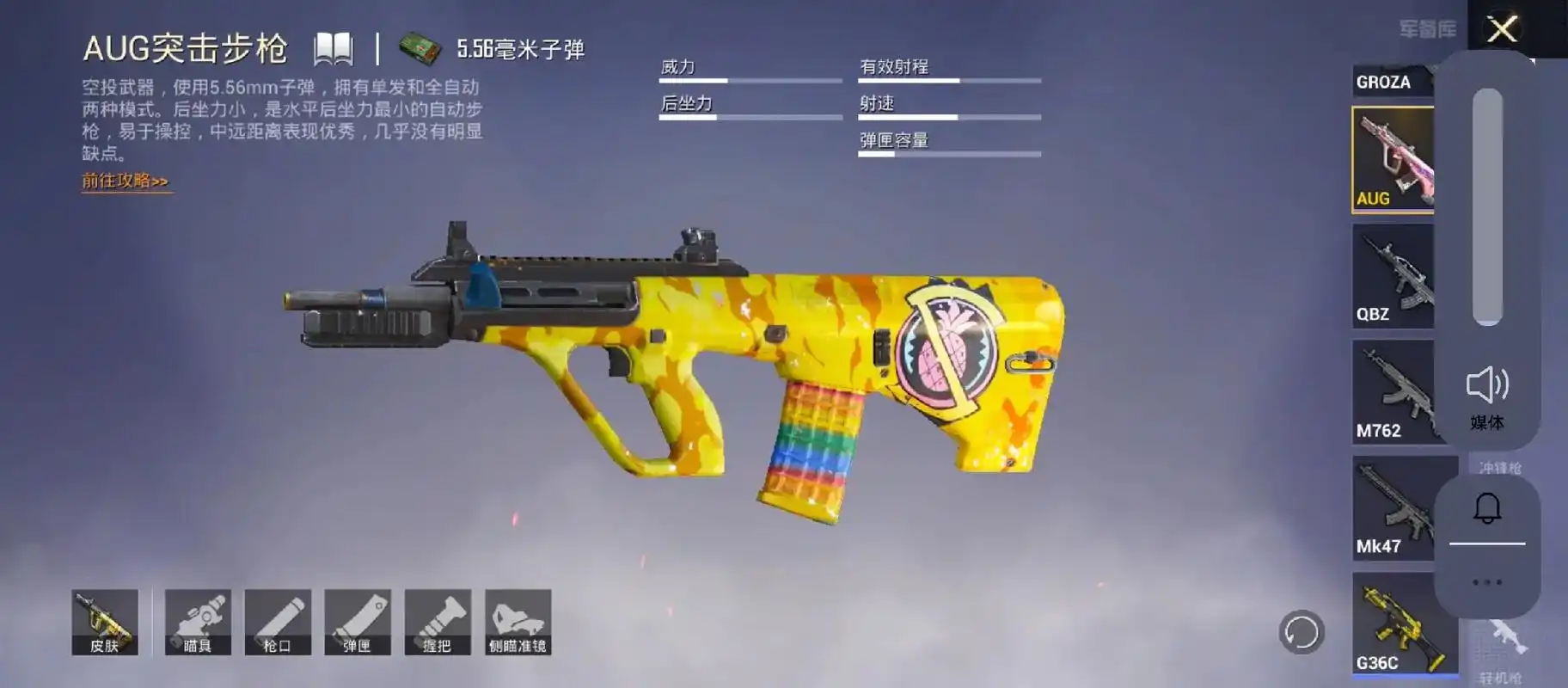Select the GROZA weapon entry
Screen dimensions: 1568x688
point(1384,82)
